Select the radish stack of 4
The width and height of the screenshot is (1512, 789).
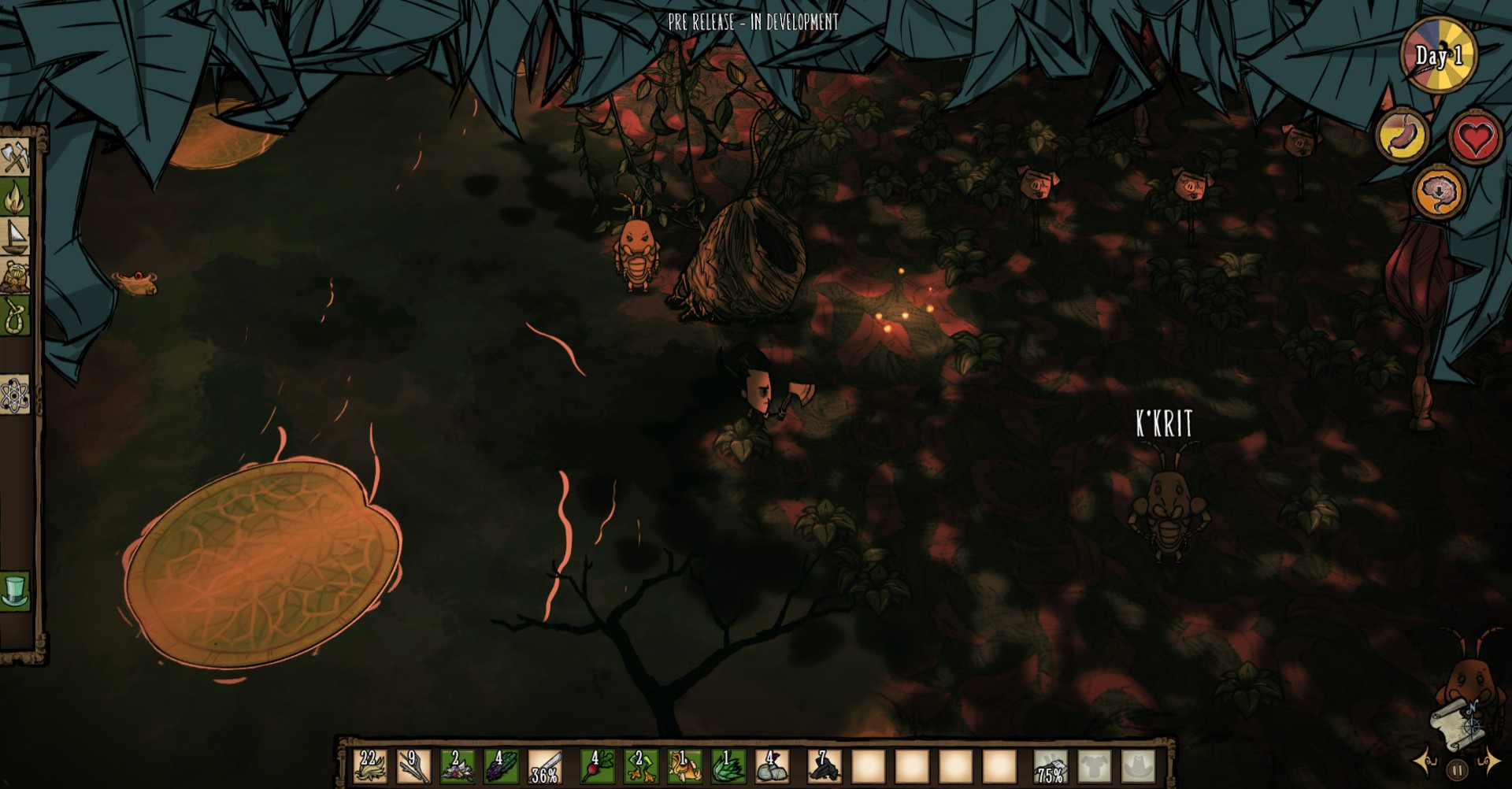(598, 765)
